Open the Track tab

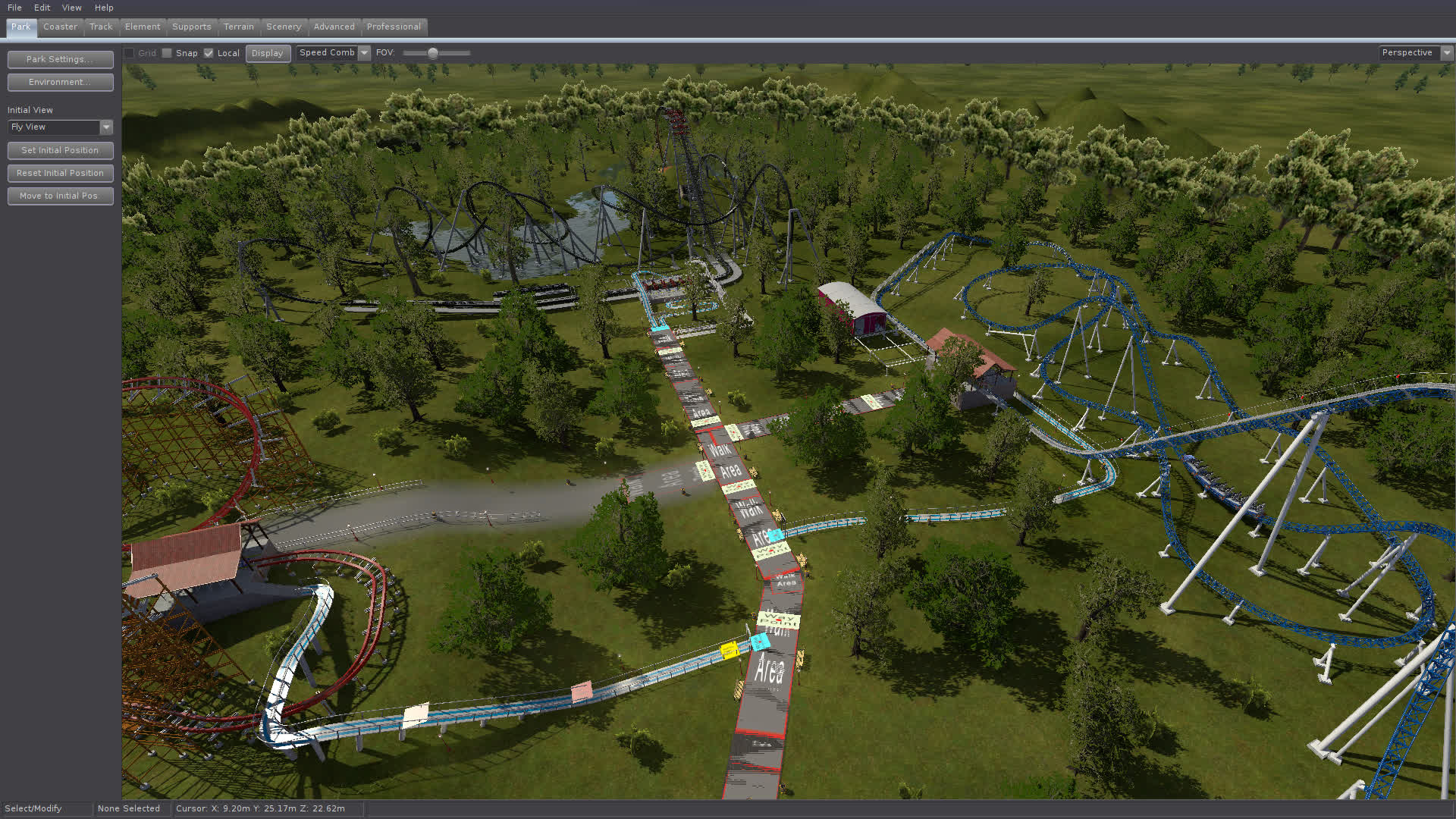click(101, 27)
